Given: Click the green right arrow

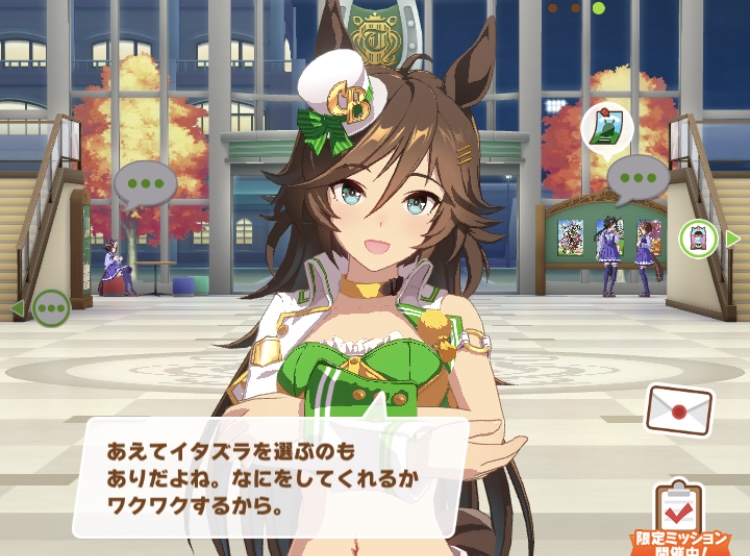Looking at the screenshot, I should pyautogui.click(x=733, y=238).
